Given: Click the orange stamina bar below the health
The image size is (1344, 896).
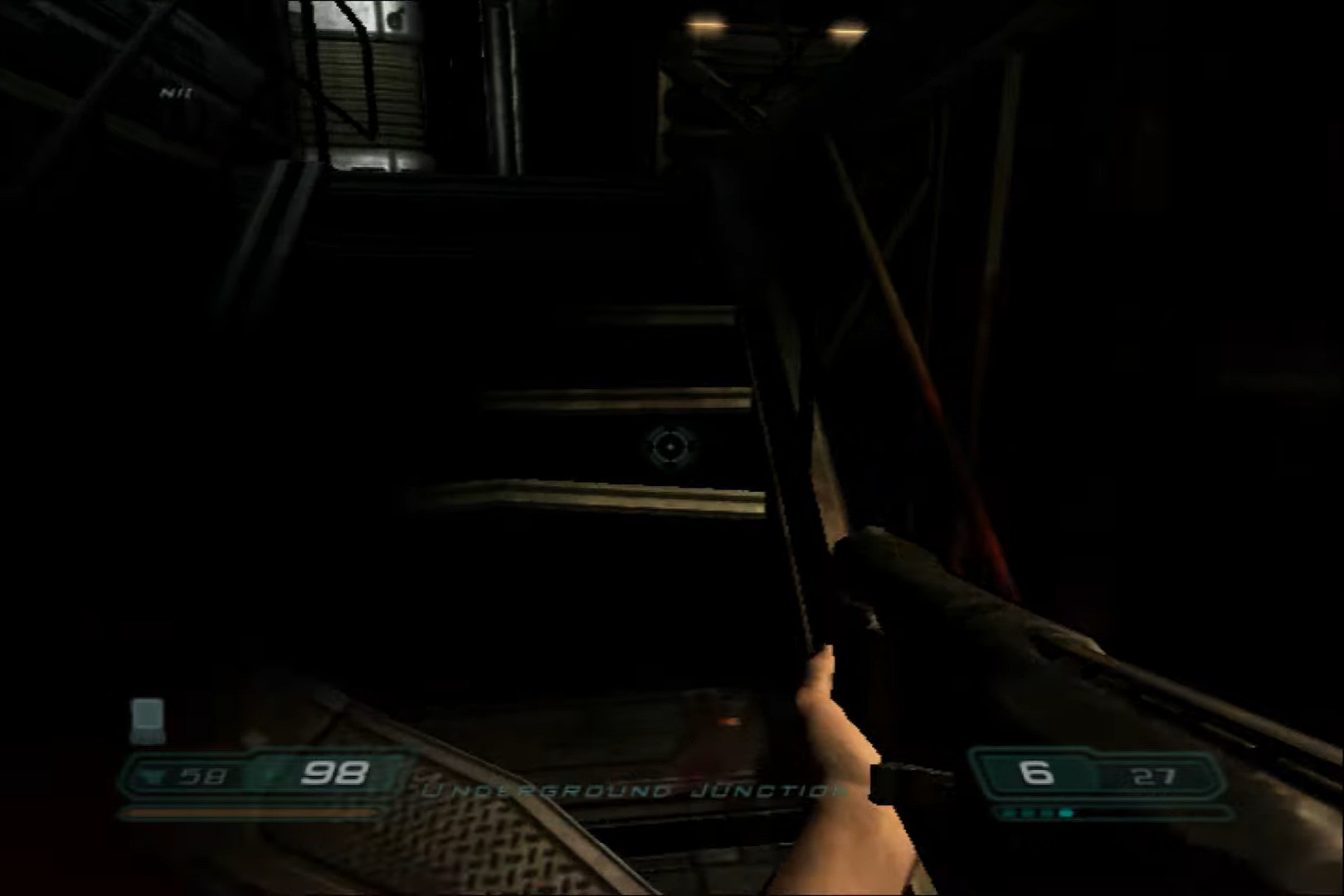Looking at the screenshot, I should [249, 811].
